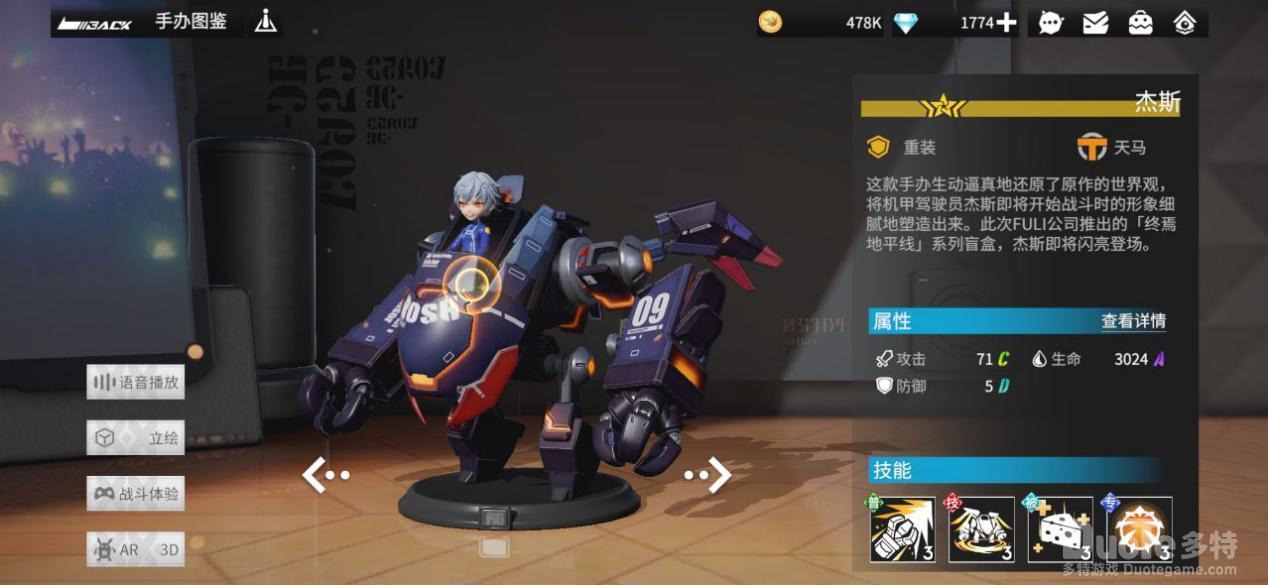Open the figure icon next to 手办图鉴

point(265,21)
